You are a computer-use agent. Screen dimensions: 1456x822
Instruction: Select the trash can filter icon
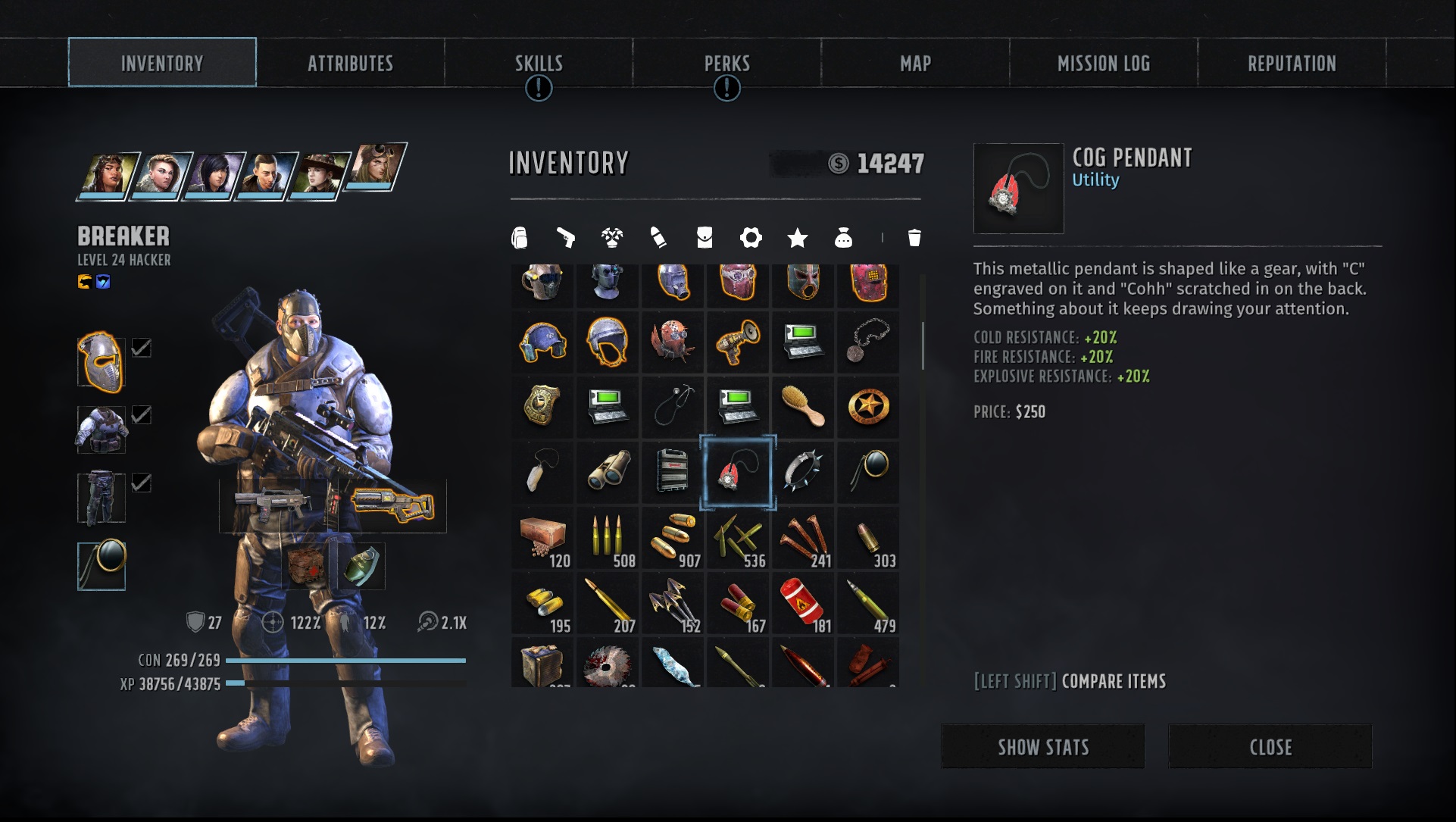(914, 238)
